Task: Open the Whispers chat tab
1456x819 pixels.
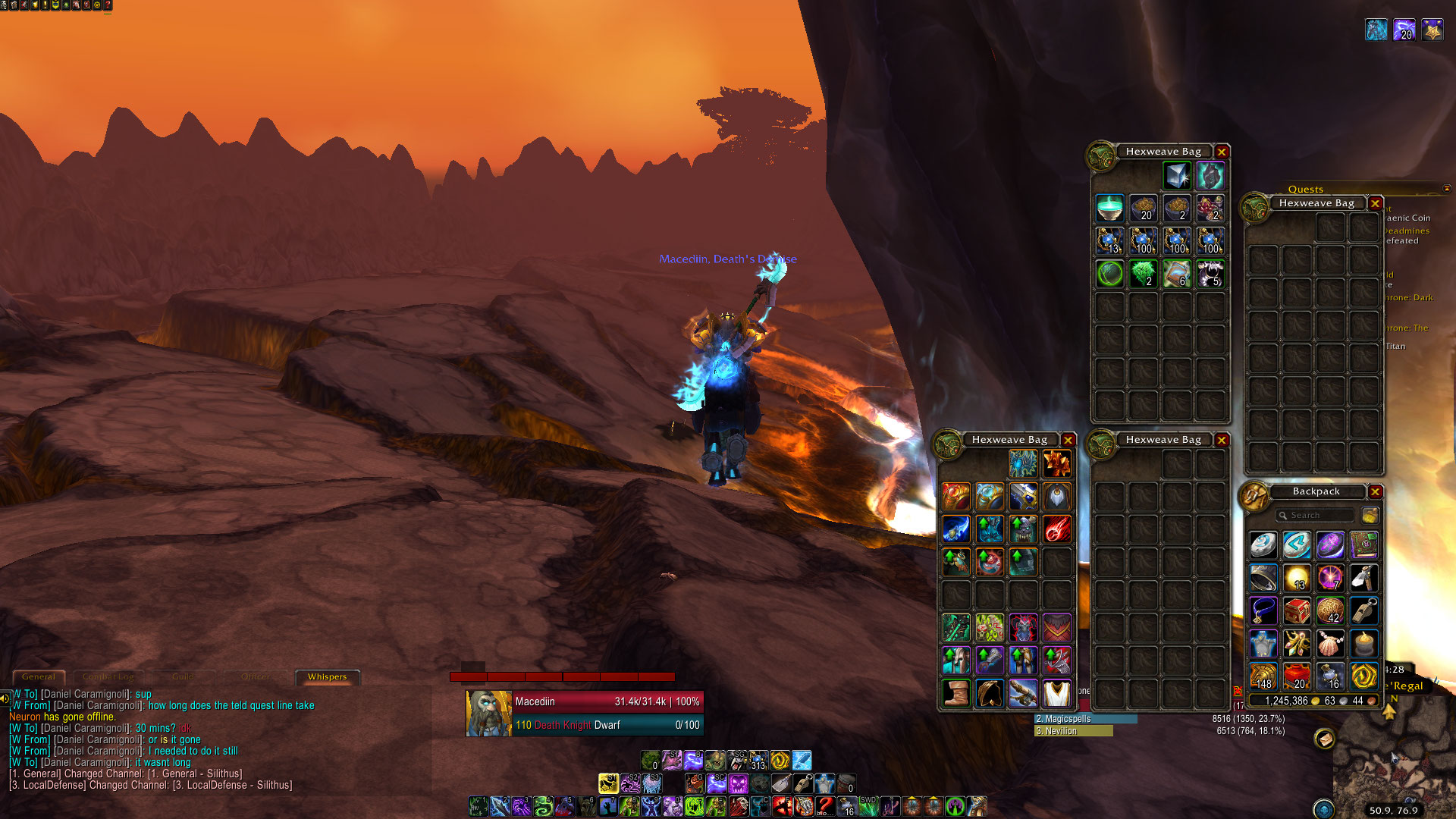Action: 327,676
